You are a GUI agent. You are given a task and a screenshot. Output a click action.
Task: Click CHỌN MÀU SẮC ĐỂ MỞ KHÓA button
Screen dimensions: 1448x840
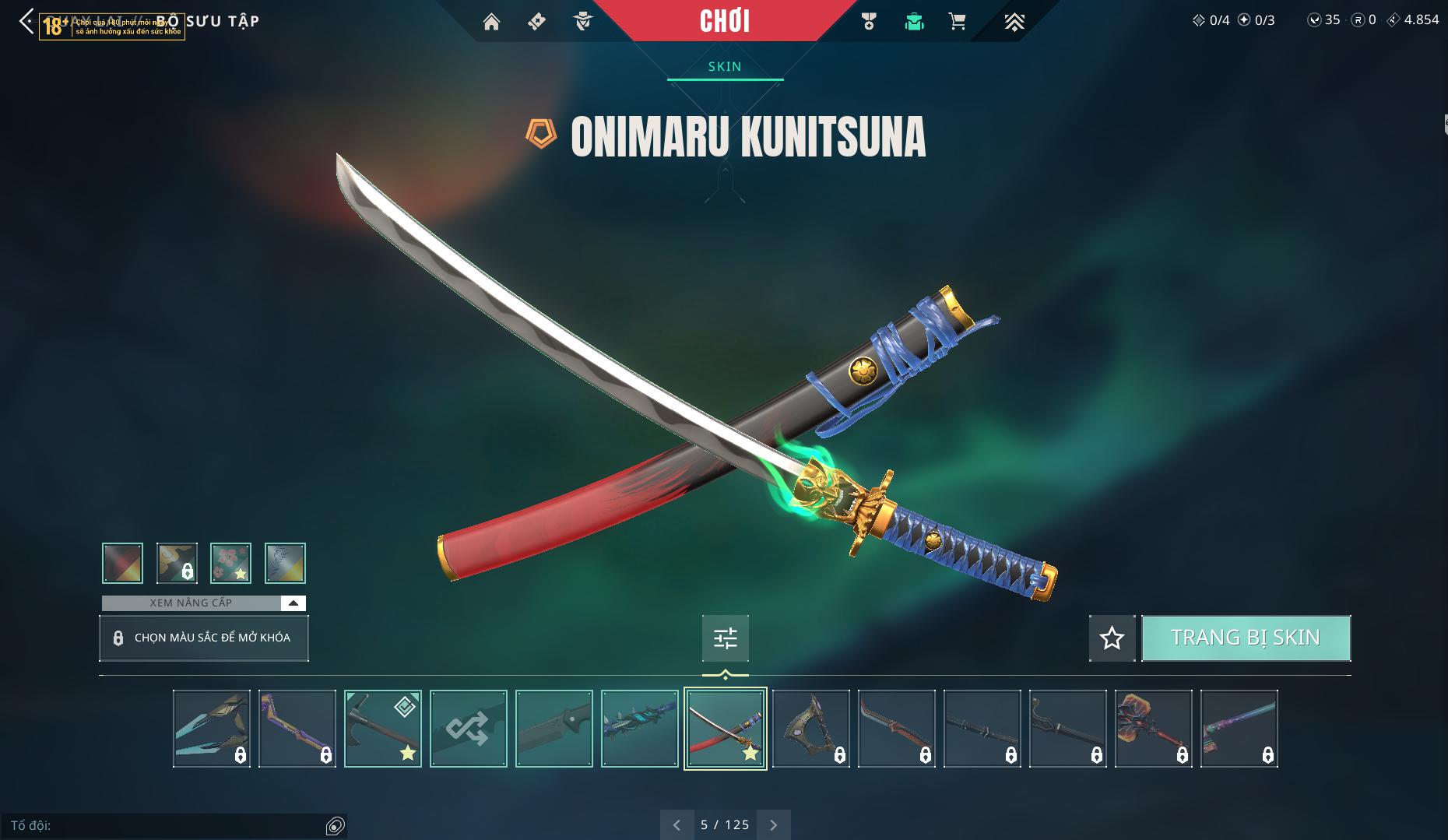point(204,638)
